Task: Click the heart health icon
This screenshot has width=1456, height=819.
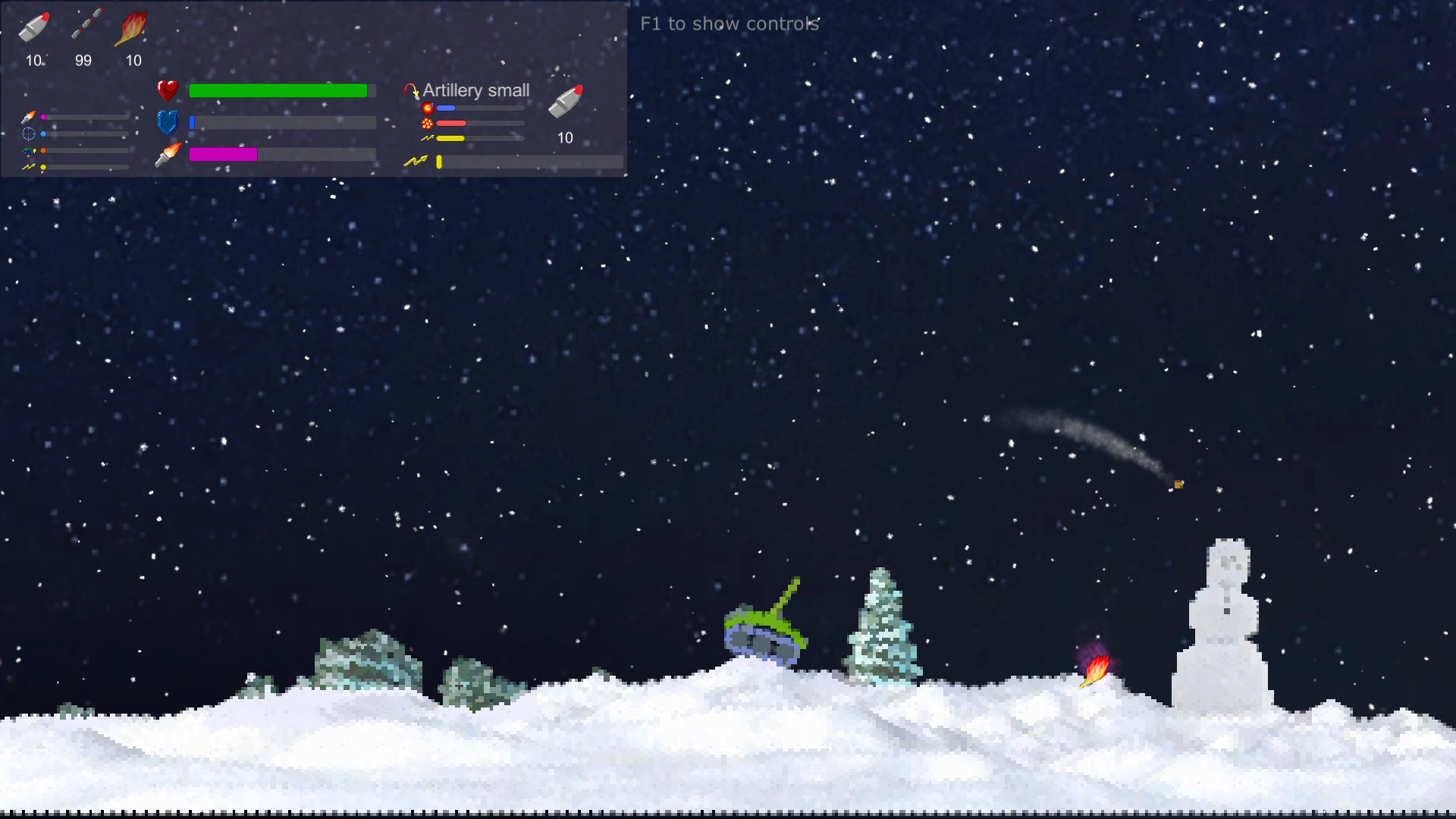Action: click(168, 91)
